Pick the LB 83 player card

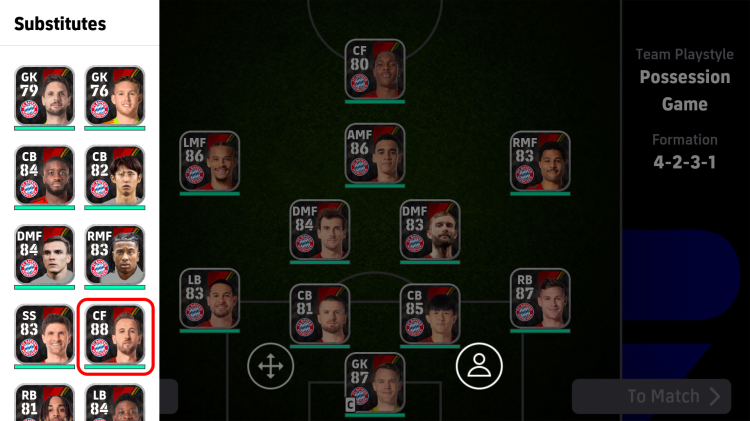210,298
